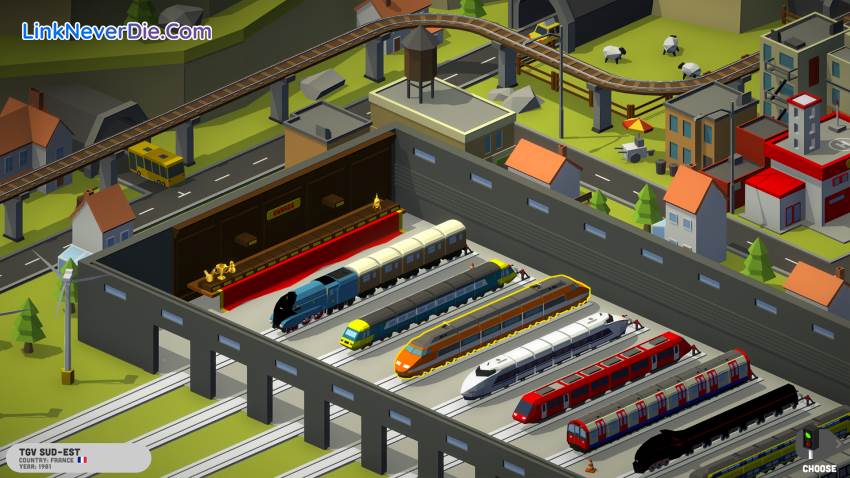Select the highlighted orange TGV Sud-Est train

click(490, 326)
